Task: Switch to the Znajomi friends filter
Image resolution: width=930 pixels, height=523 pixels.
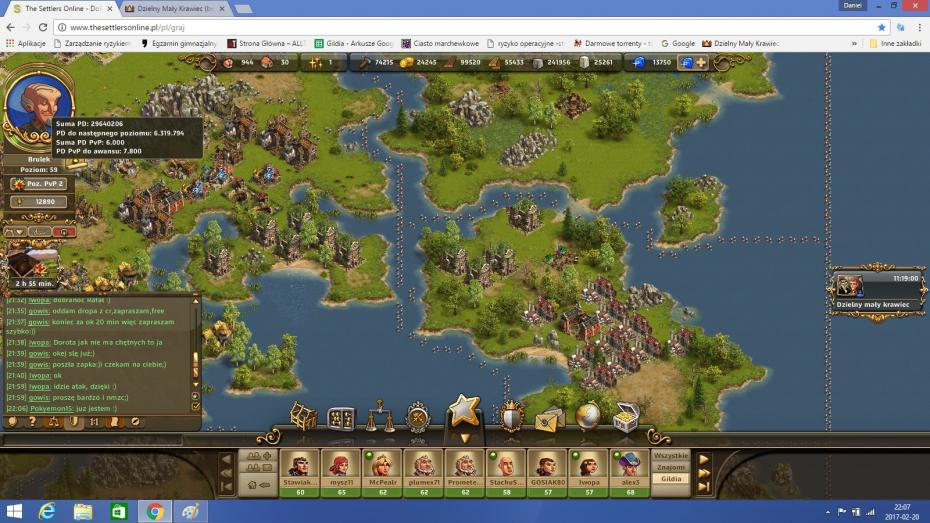Action: tap(670, 467)
